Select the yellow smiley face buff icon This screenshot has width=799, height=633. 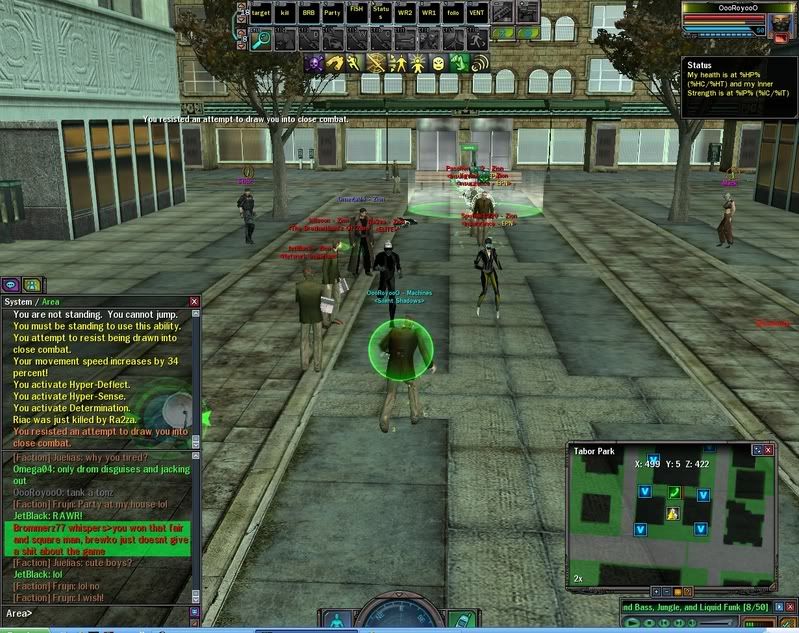[x=437, y=63]
